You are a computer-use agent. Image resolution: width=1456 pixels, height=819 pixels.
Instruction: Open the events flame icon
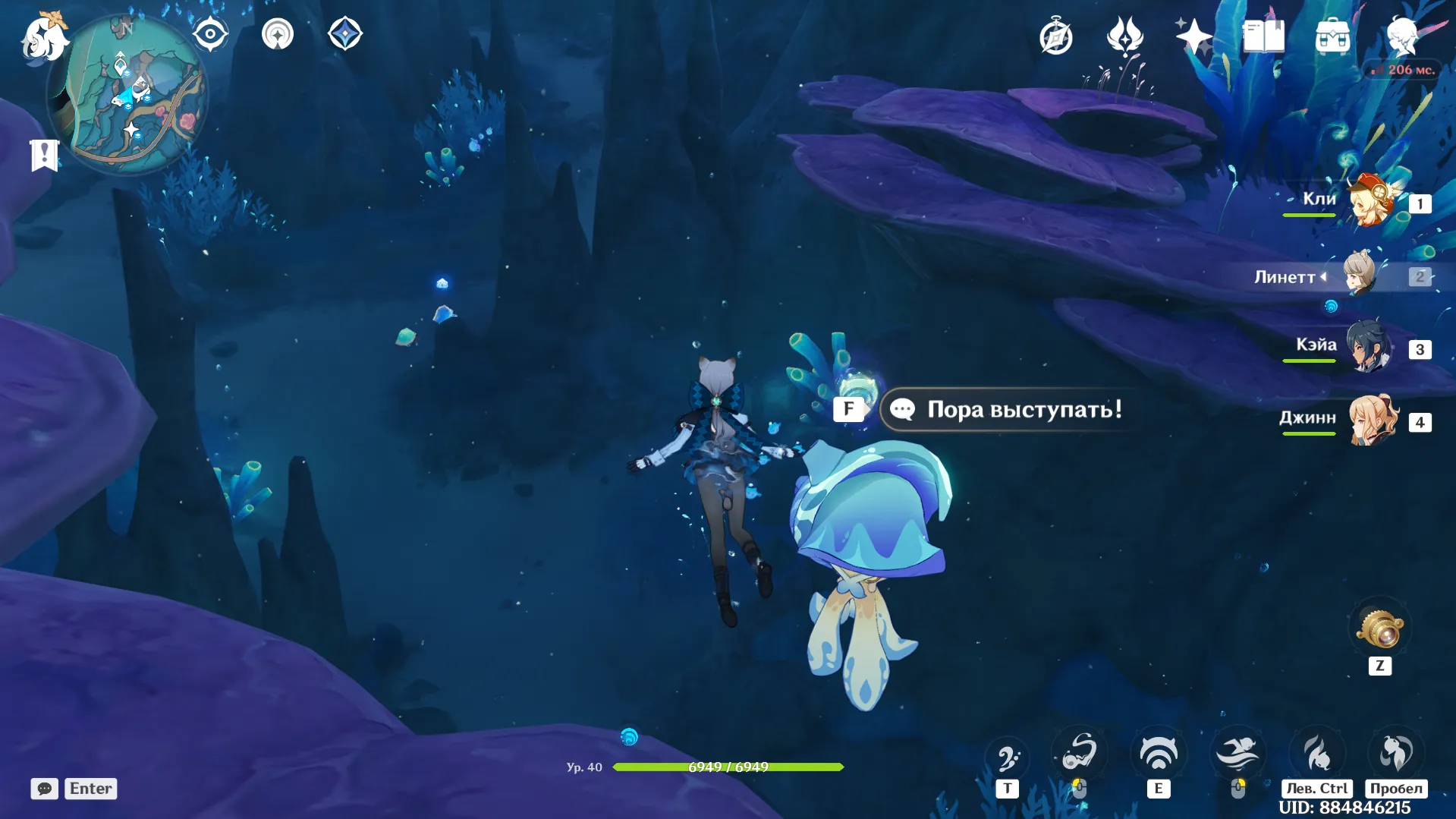tap(1124, 36)
